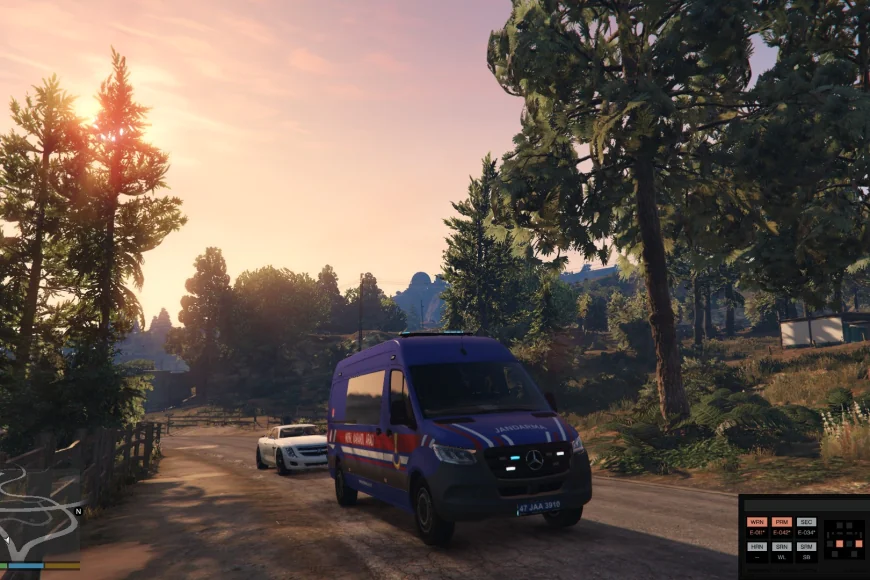Sound the HRN horn button

click(x=756, y=546)
